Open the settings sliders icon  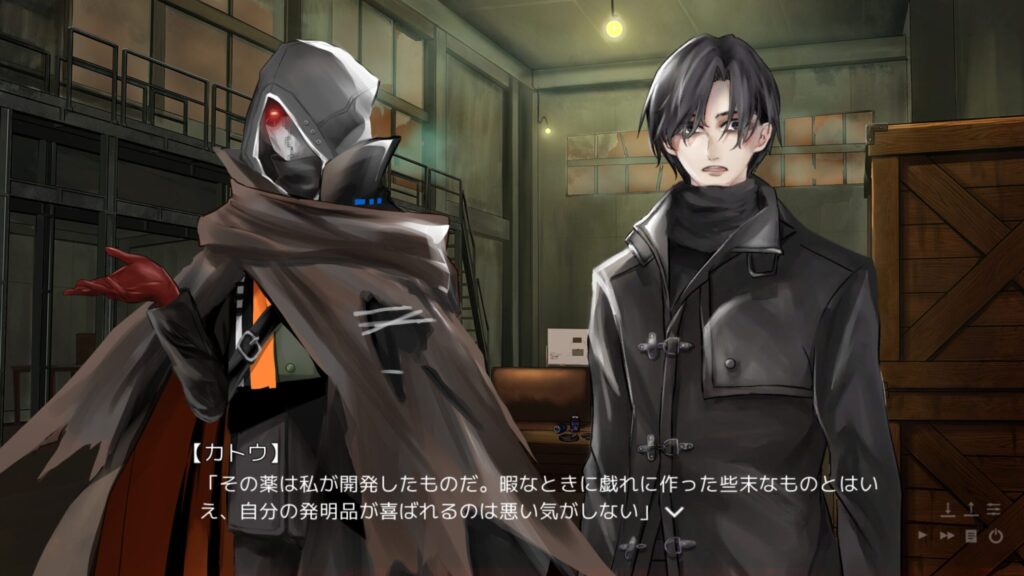pyautogui.click(x=994, y=511)
